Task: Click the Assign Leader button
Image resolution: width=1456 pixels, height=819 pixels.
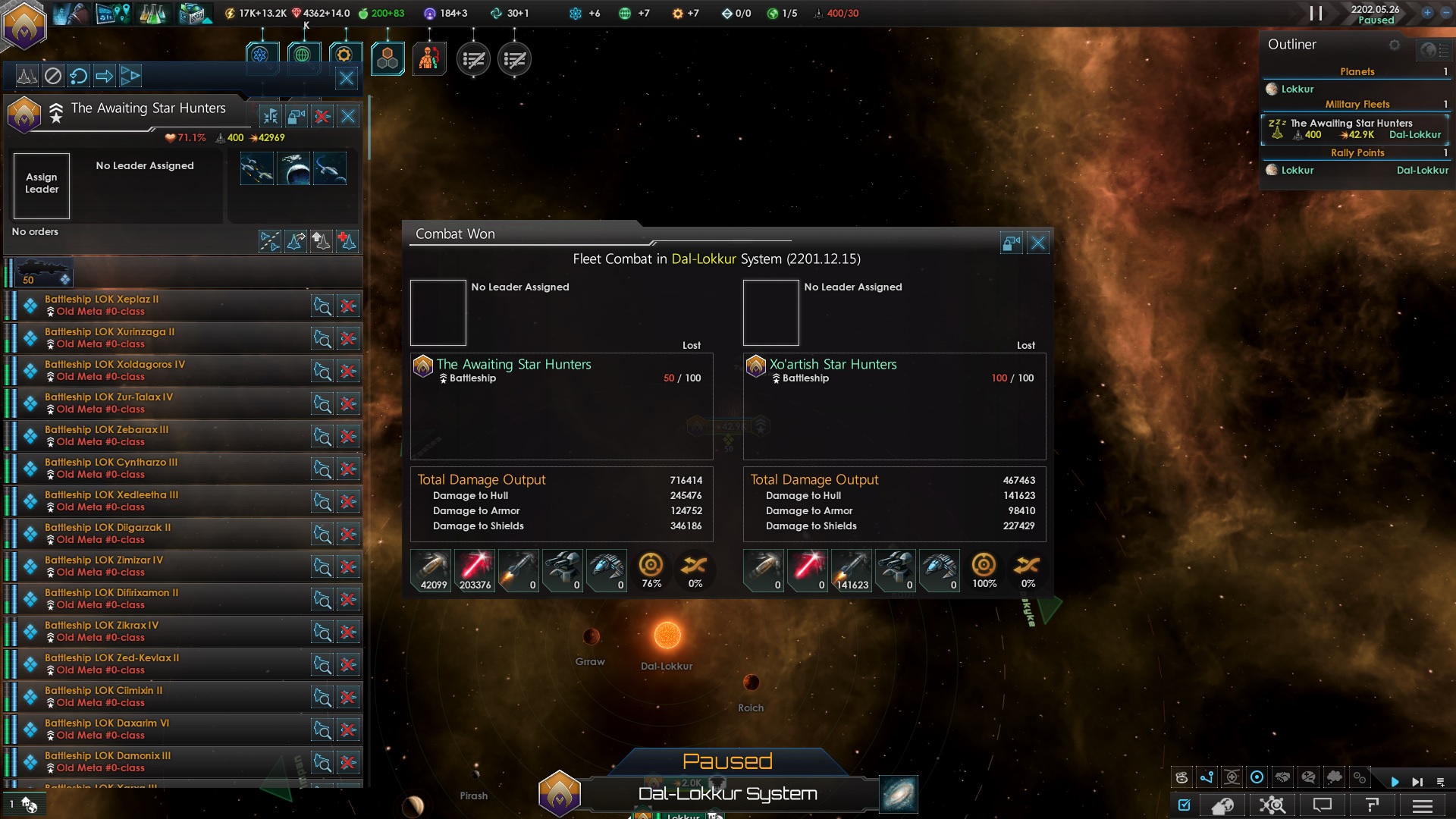Action: [x=42, y=185]
